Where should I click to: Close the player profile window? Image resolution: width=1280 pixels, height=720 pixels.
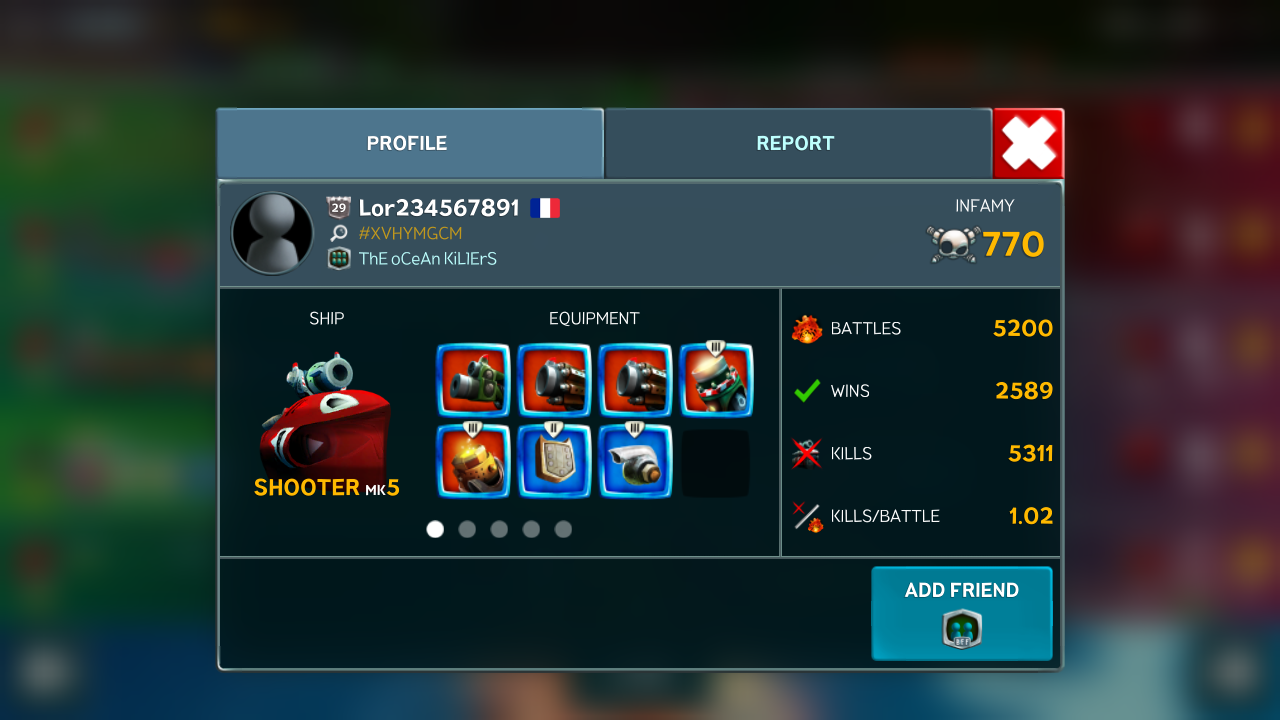click(1028, 144)
